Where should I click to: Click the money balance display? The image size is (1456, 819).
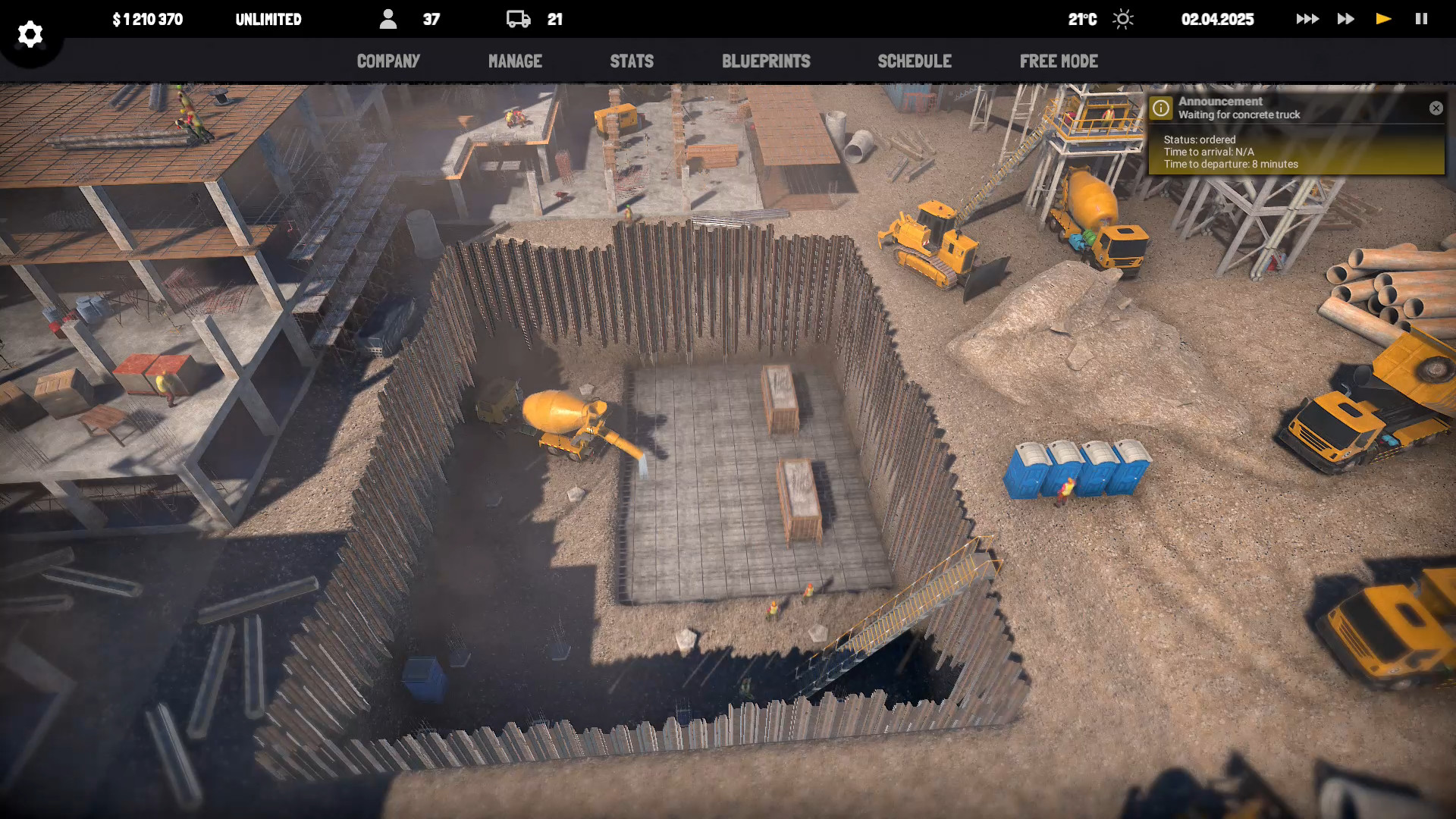click(146, 19)
